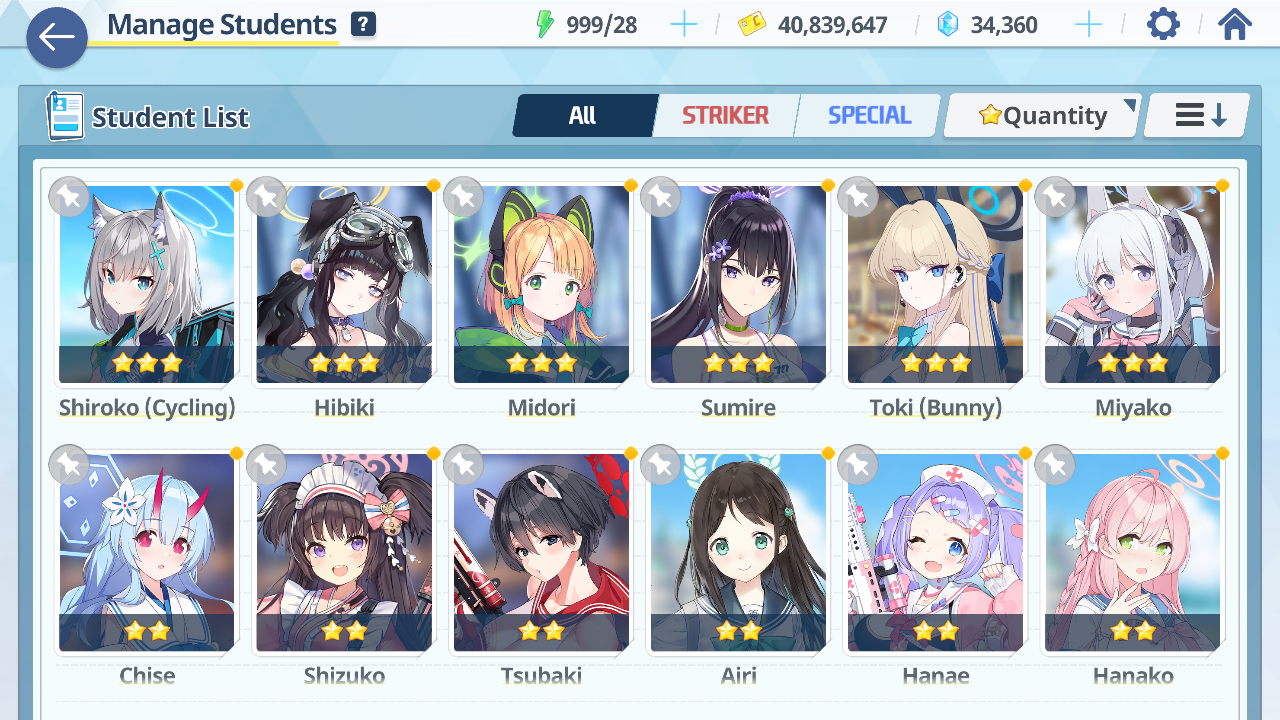This screenshot has width=1280, height=720.
Task: Click the Student List notebook icon
Action: [x=63, y=116]
